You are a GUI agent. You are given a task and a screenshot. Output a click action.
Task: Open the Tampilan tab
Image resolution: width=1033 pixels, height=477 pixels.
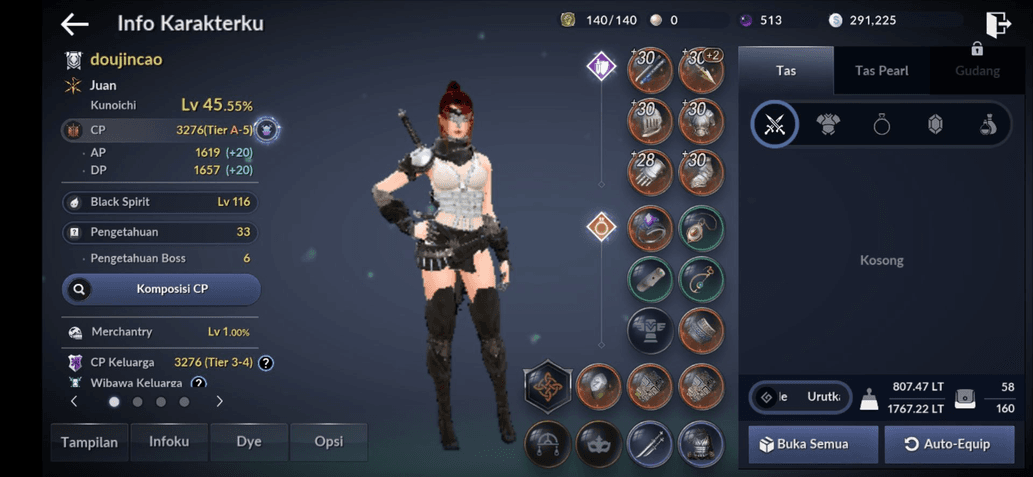89,442
